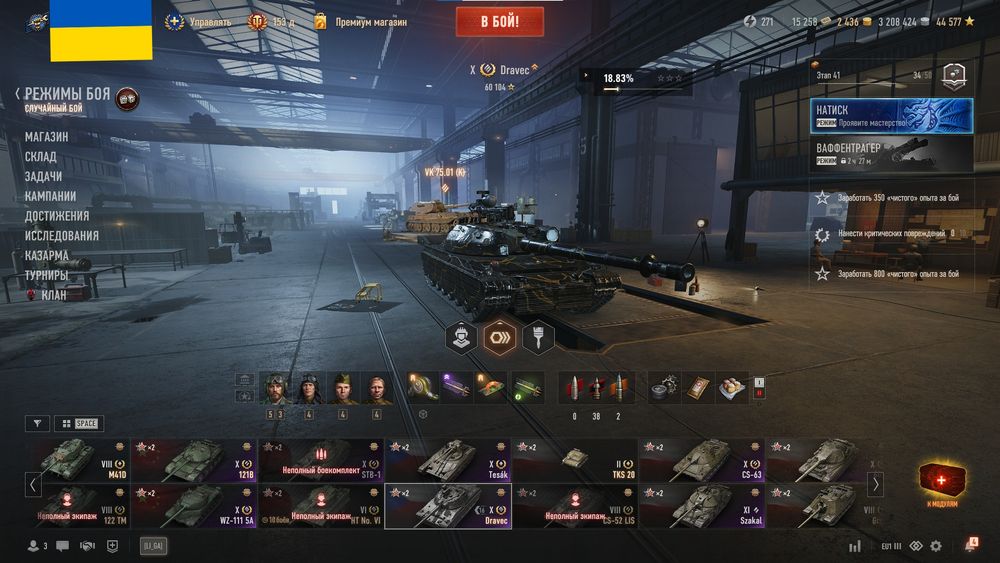This screenshot has width=1000, height=563.
Task: Open ИССЛЕДОВАНИЯ tech tree
Action: pos(62,236)
